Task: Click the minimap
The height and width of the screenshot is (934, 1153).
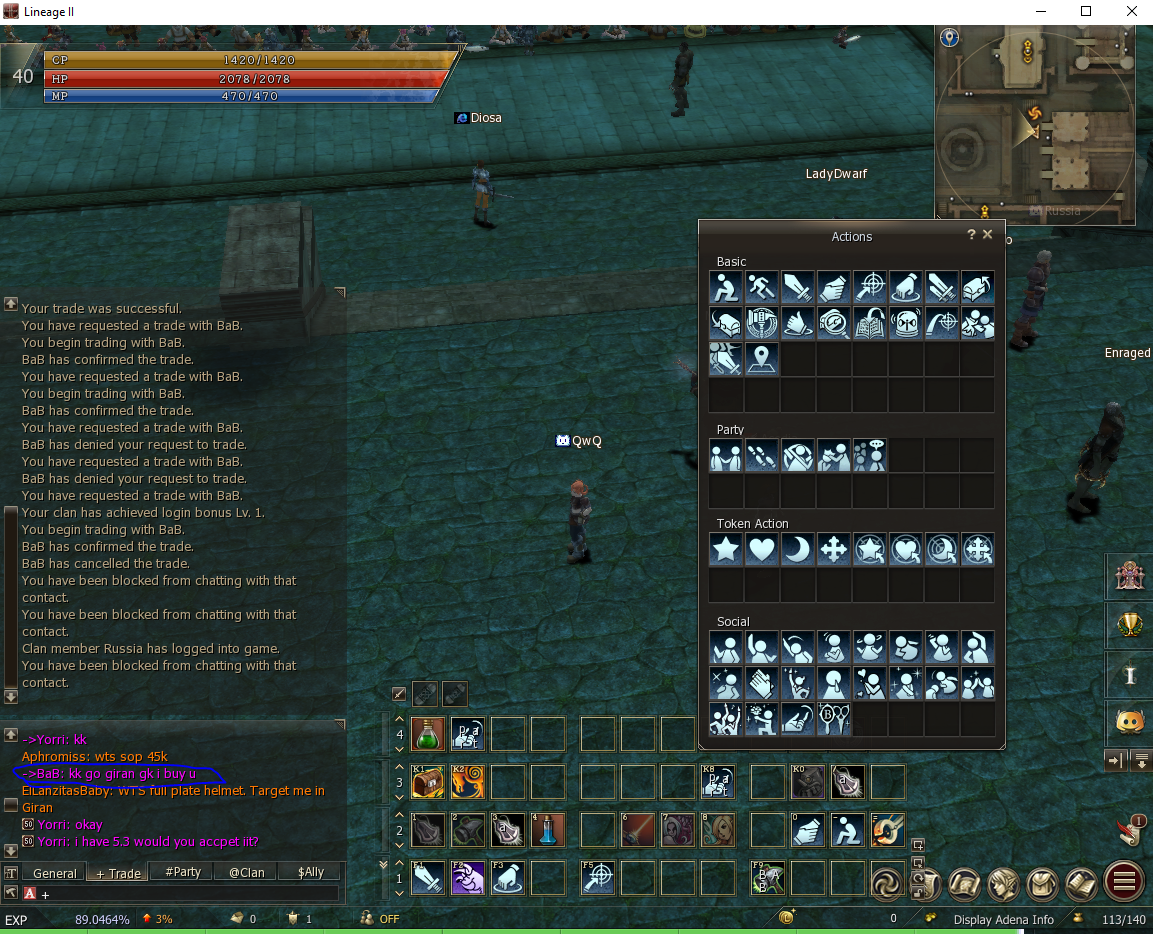Action: 1035,122
